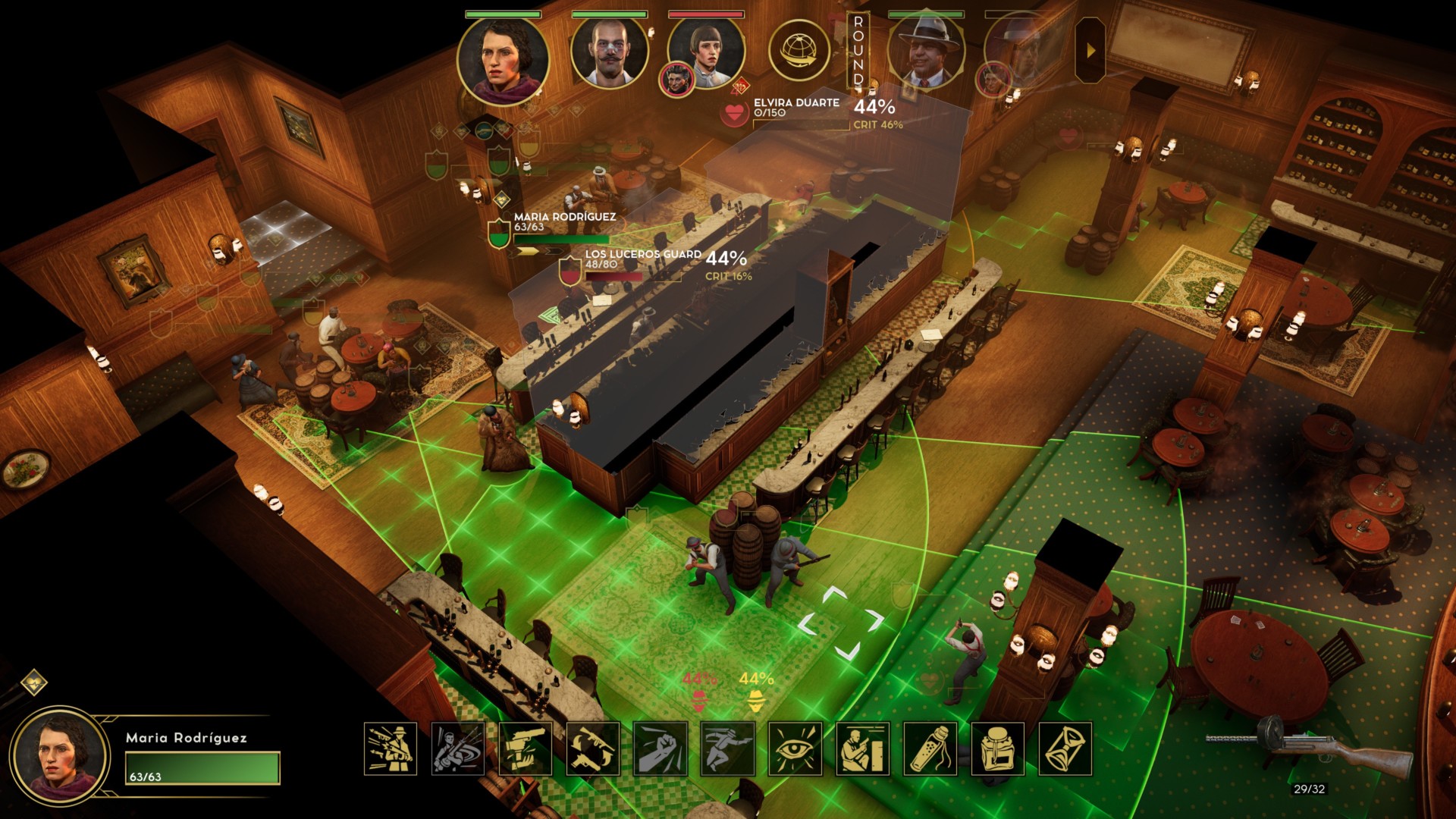Choose the swap weapons ability

point(593,748)
